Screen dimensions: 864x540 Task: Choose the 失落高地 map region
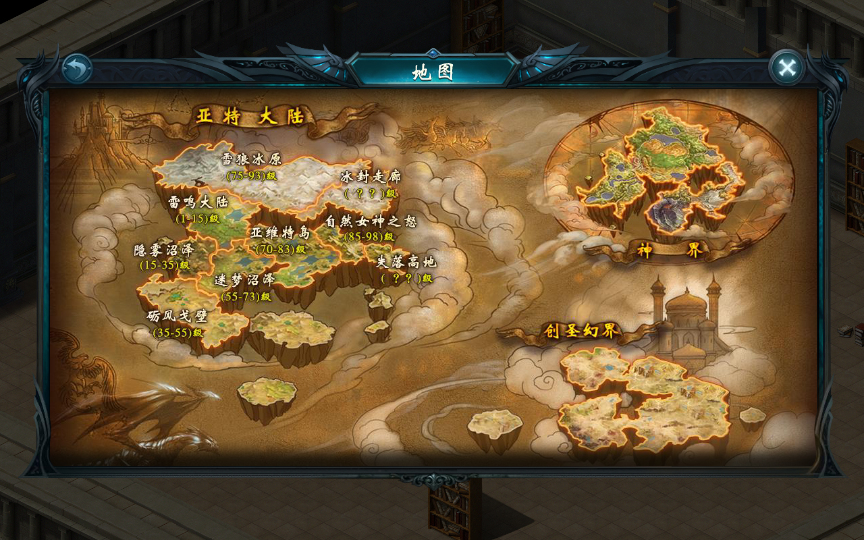(x=405, y=268)
